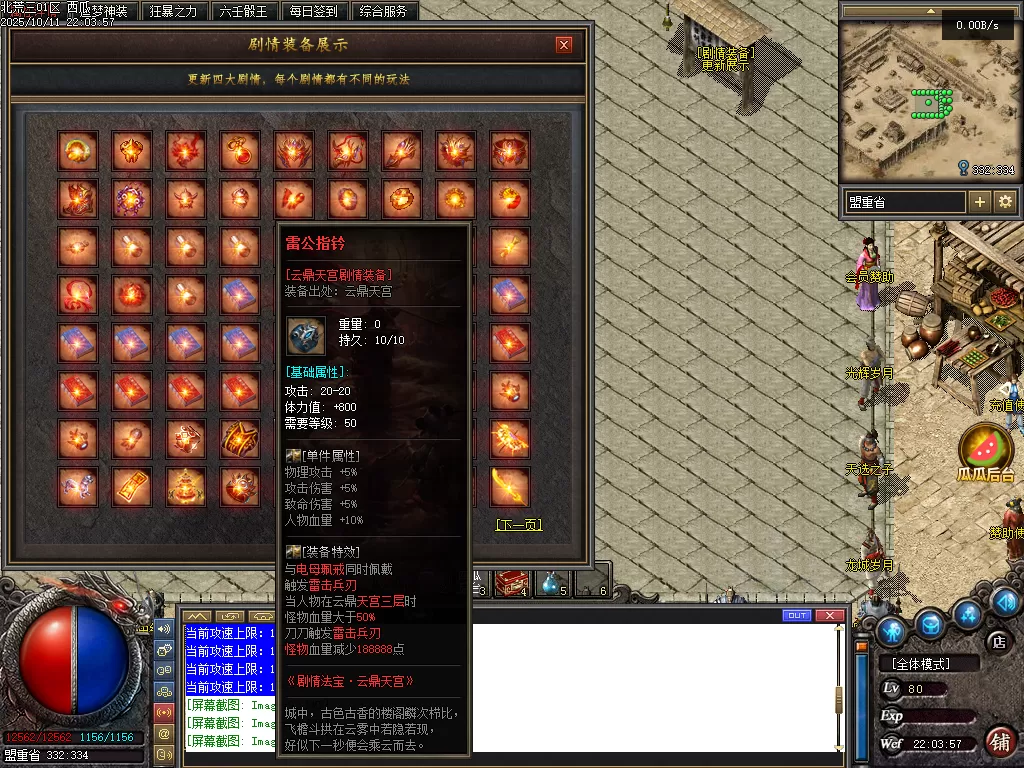
Task: Open the 六王骰王 menu
Action: pos(243,11)
